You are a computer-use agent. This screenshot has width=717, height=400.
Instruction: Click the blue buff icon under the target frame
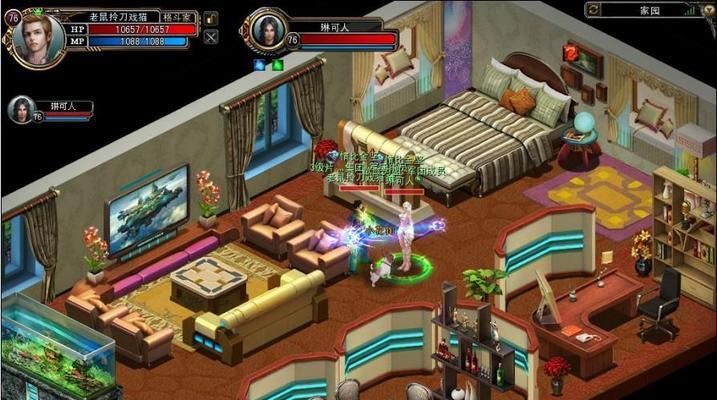point(259,65)
